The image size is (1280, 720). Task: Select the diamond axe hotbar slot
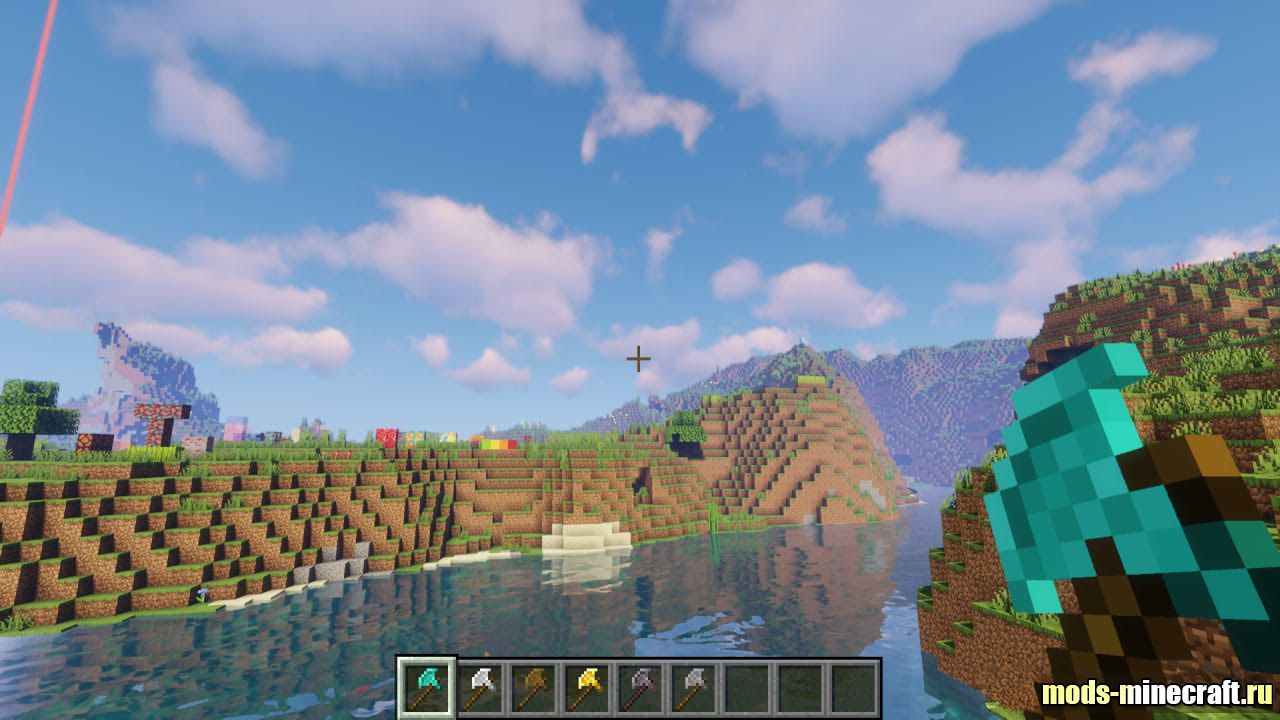pyautogui.click(x=427, y=688)
